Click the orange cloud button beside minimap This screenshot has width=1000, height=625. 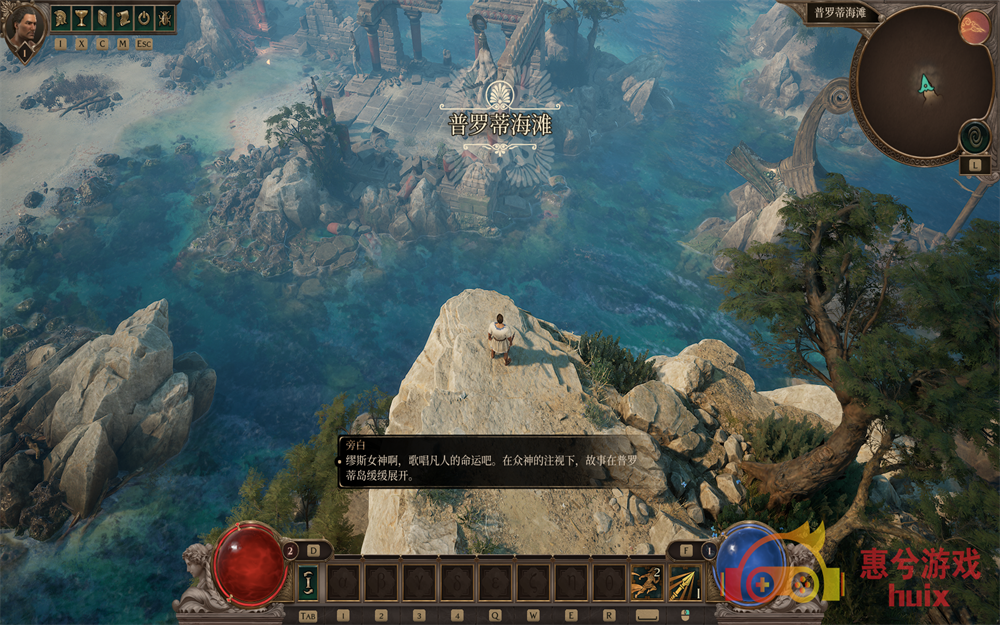974,27
